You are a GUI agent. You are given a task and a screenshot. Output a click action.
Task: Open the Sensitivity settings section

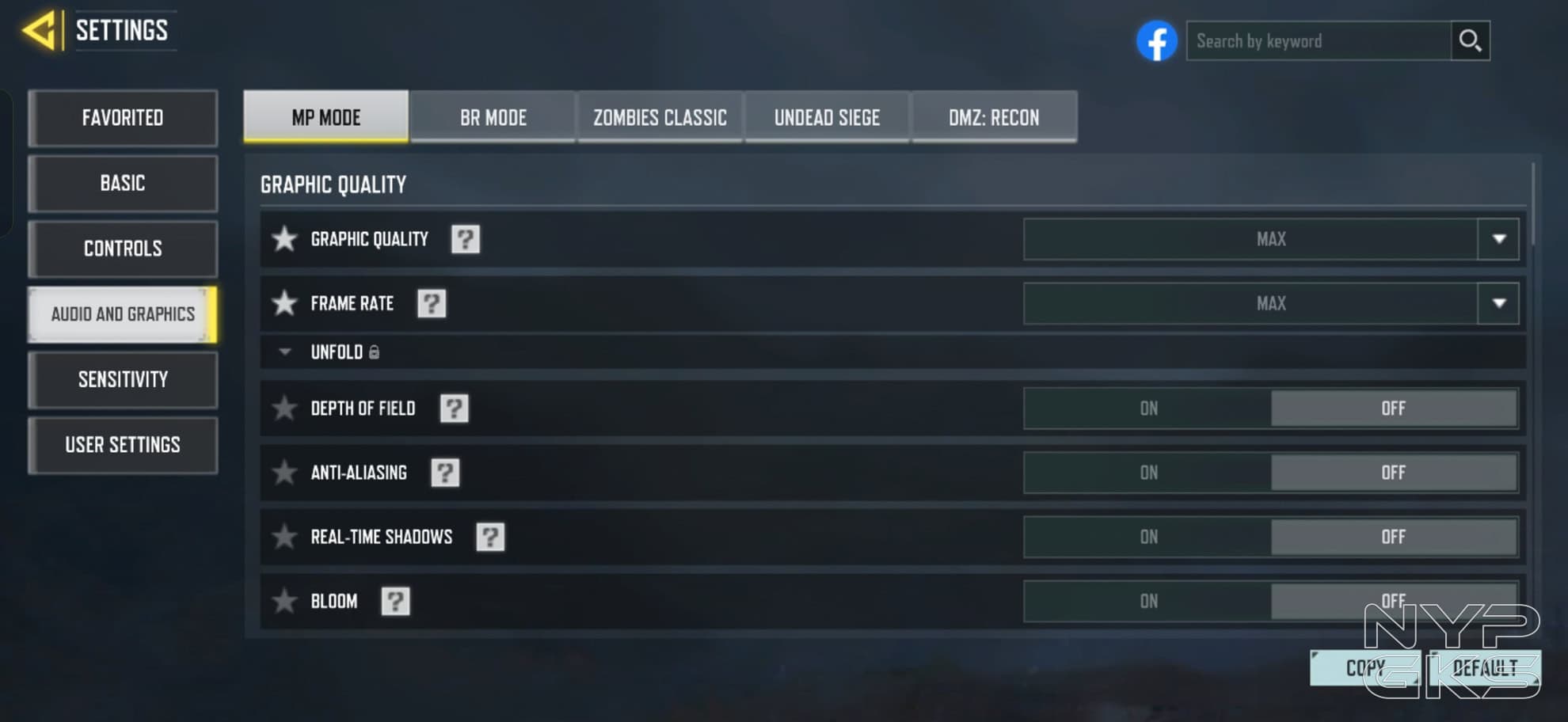tap(123, 380)
